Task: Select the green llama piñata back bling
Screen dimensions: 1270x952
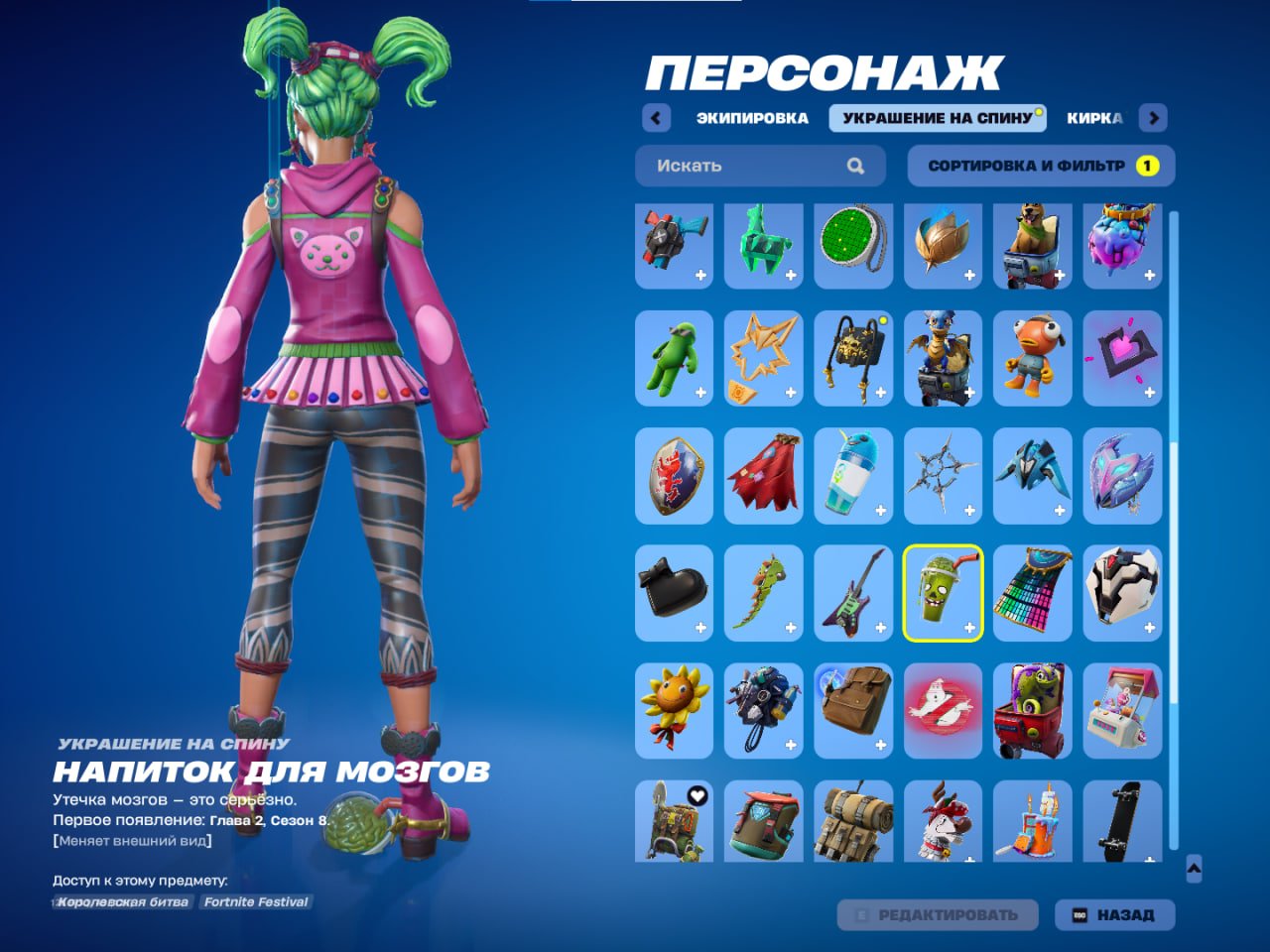Action: click(763, 245)
